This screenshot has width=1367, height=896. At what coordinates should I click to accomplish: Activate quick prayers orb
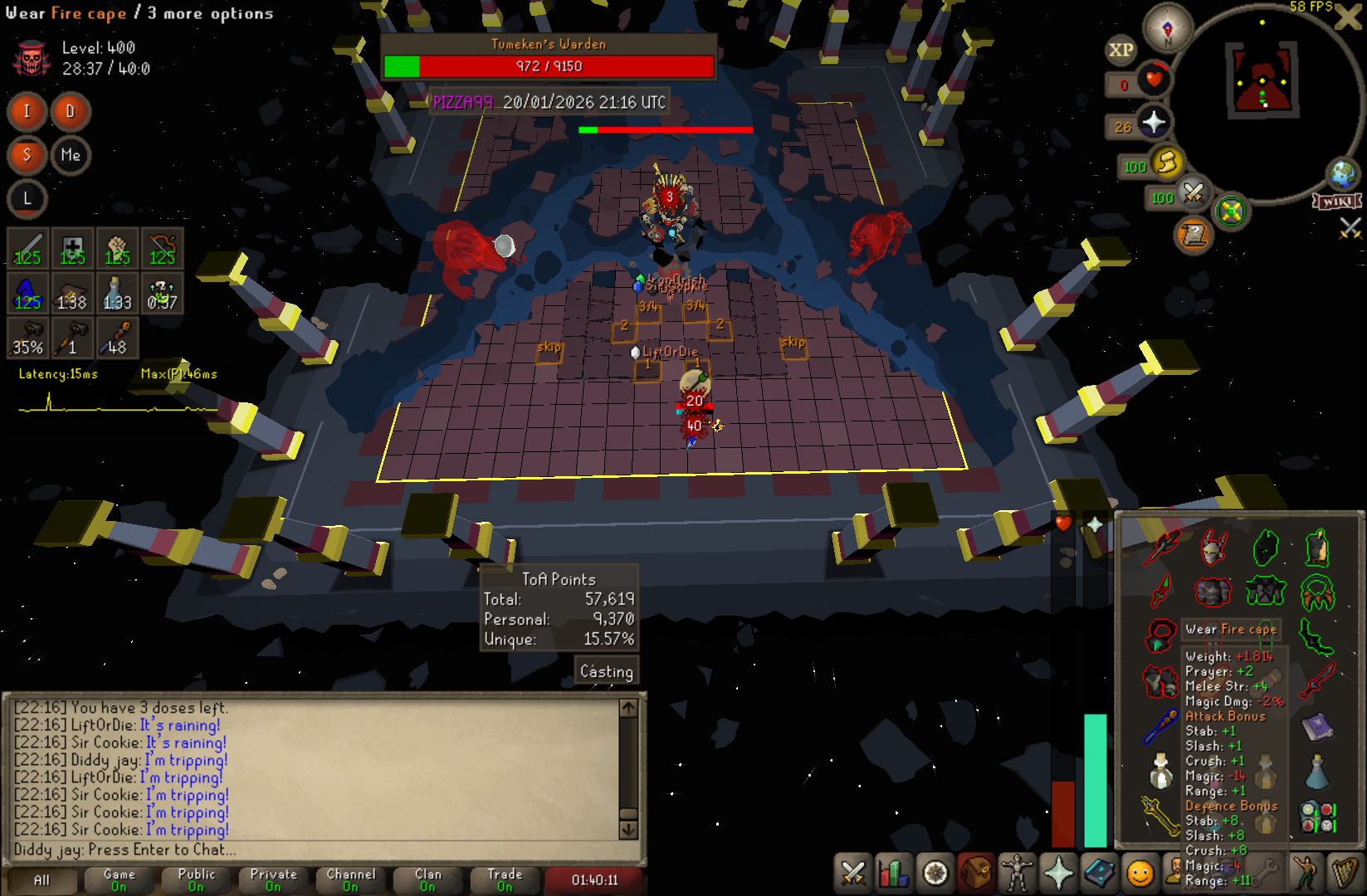(1154, 124)
